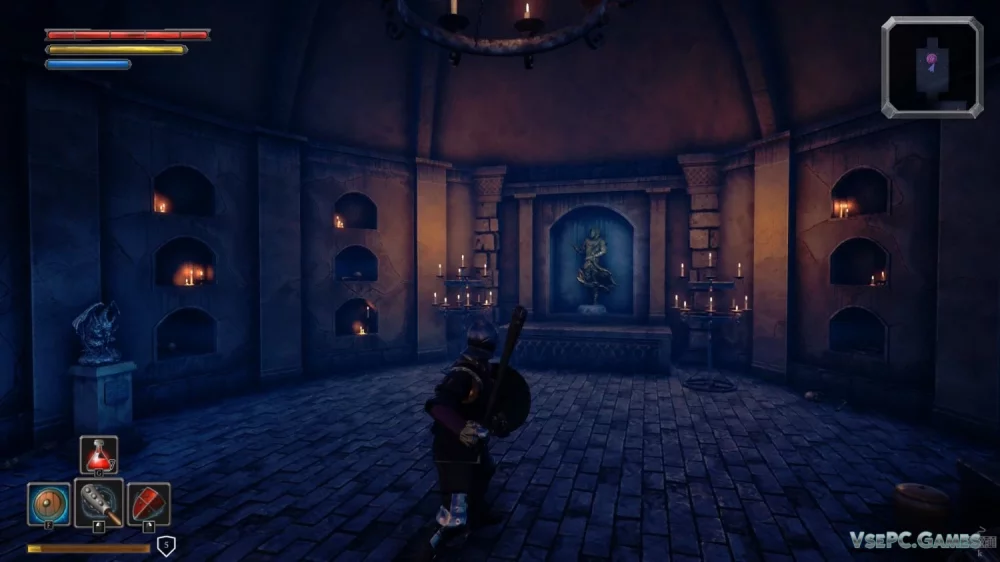Choose the red kite shield slot
This screenshot has height=562, width=1000.
point(148,503)
